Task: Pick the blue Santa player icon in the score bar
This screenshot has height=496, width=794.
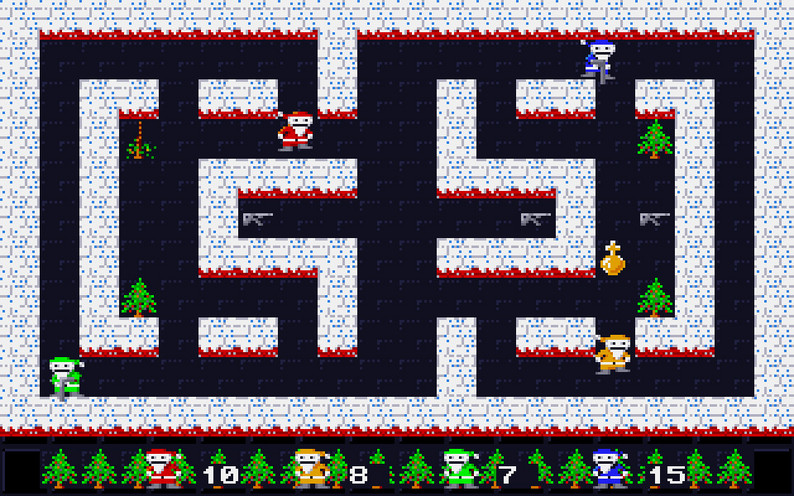Action: point(607,467)
